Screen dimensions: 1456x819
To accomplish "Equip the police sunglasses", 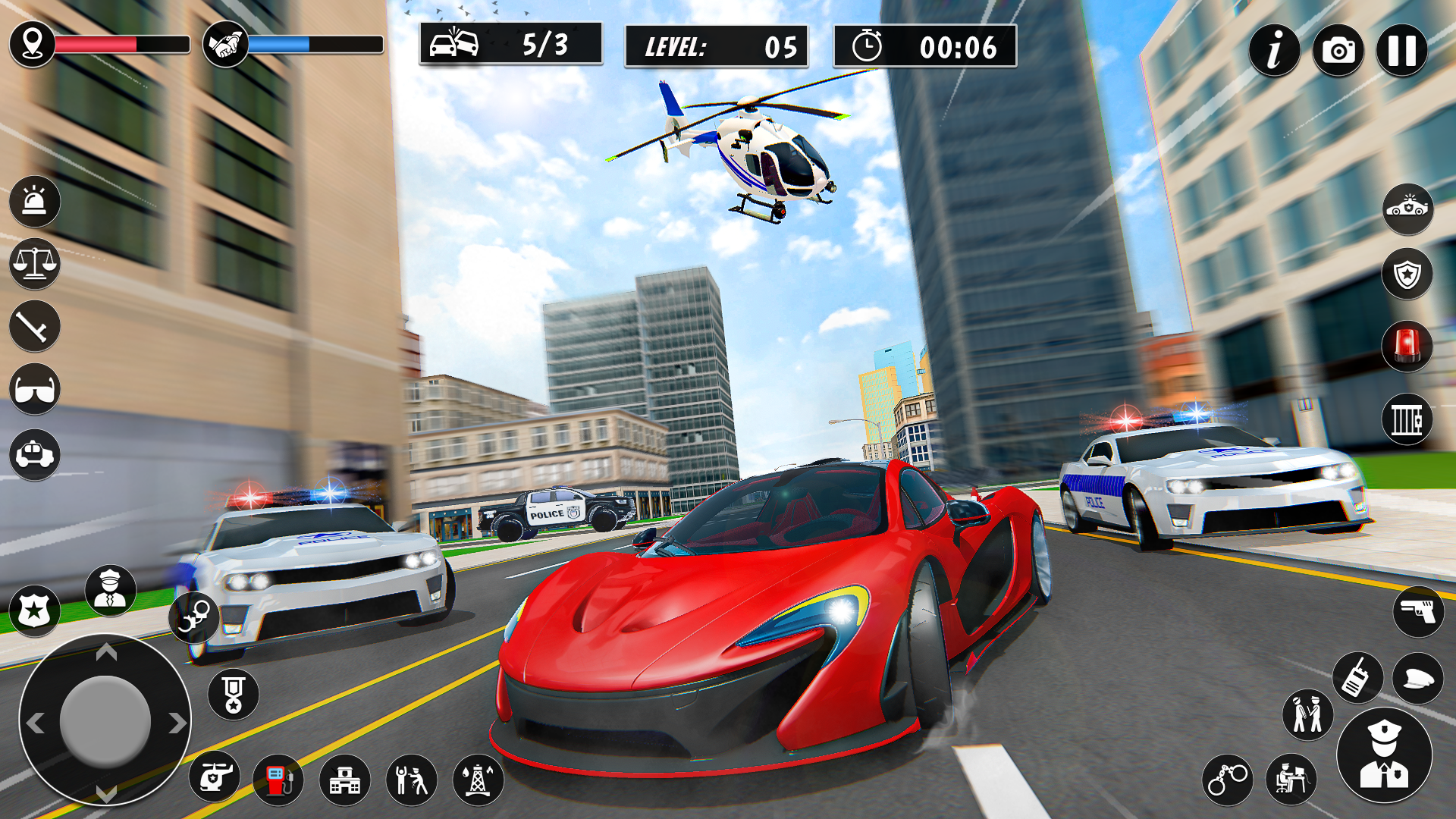I will point(34,388).
